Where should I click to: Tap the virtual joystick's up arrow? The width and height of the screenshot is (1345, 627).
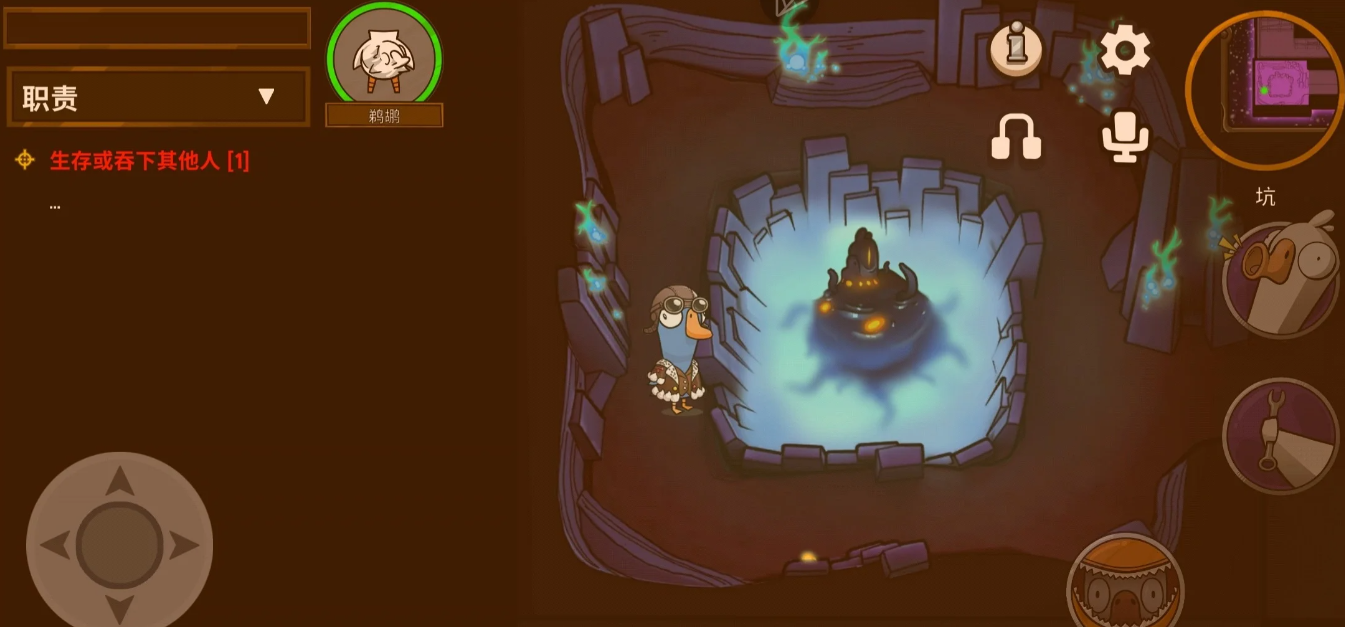(x=120, y=482)
